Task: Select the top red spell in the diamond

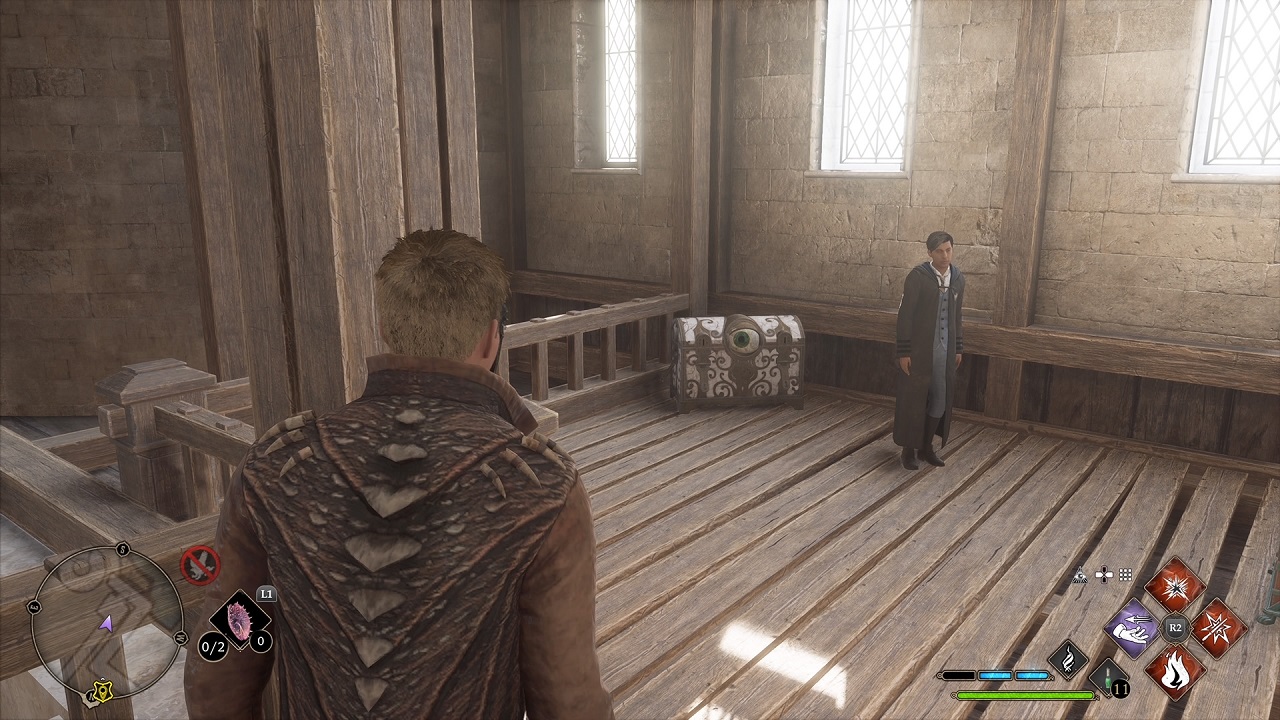Action: 1175,588
